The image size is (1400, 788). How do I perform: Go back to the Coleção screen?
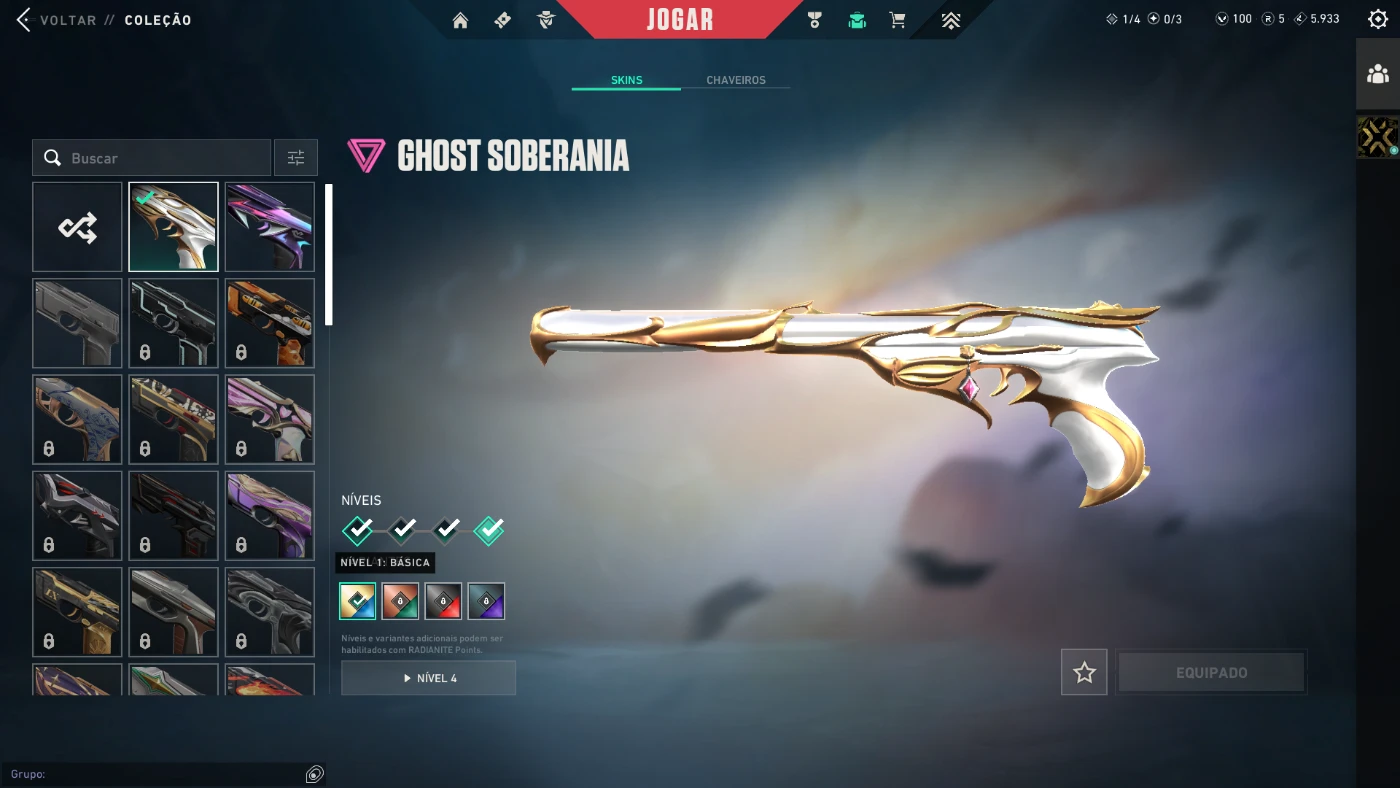60,20
